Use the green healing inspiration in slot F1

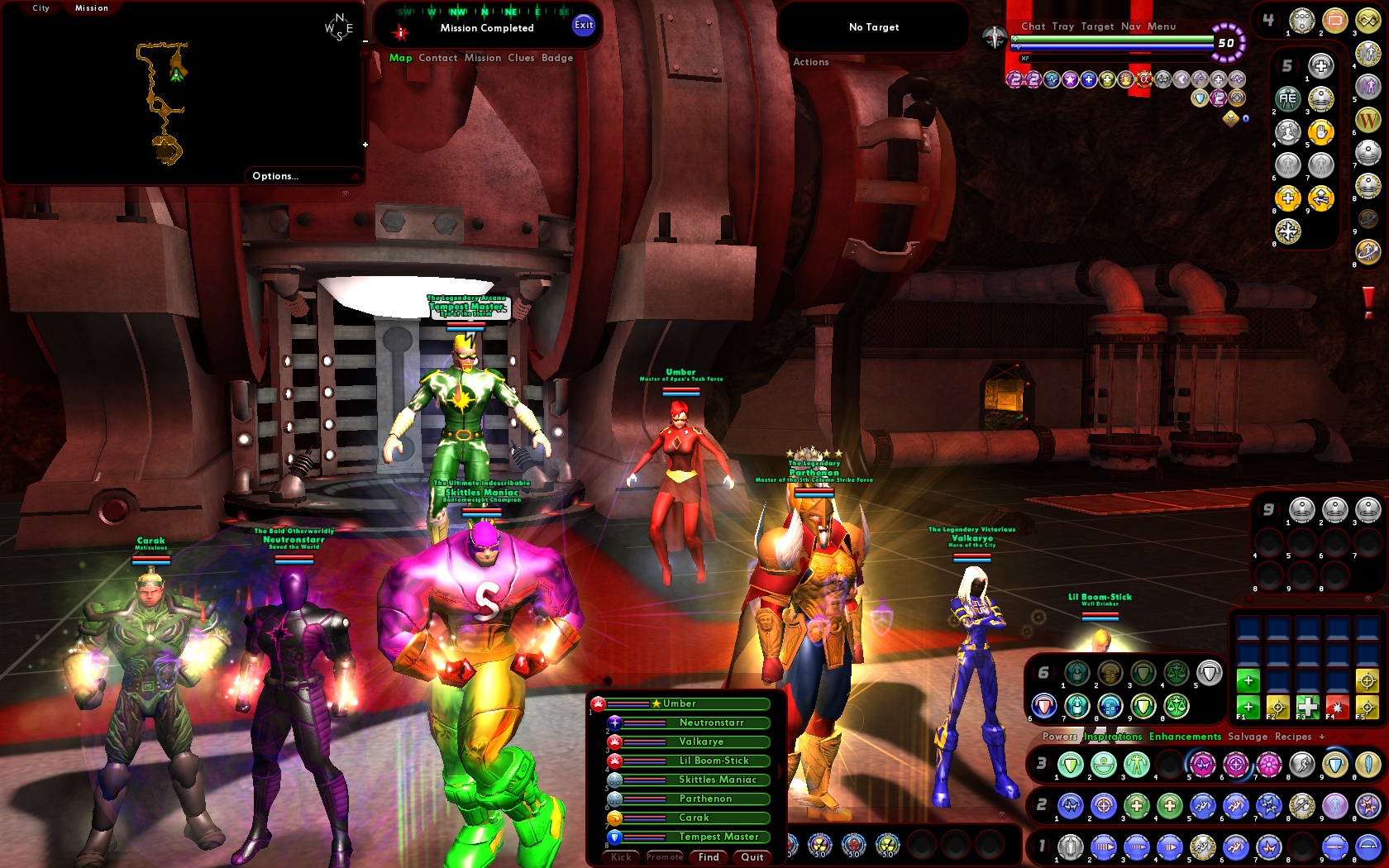pos(1248,707)
